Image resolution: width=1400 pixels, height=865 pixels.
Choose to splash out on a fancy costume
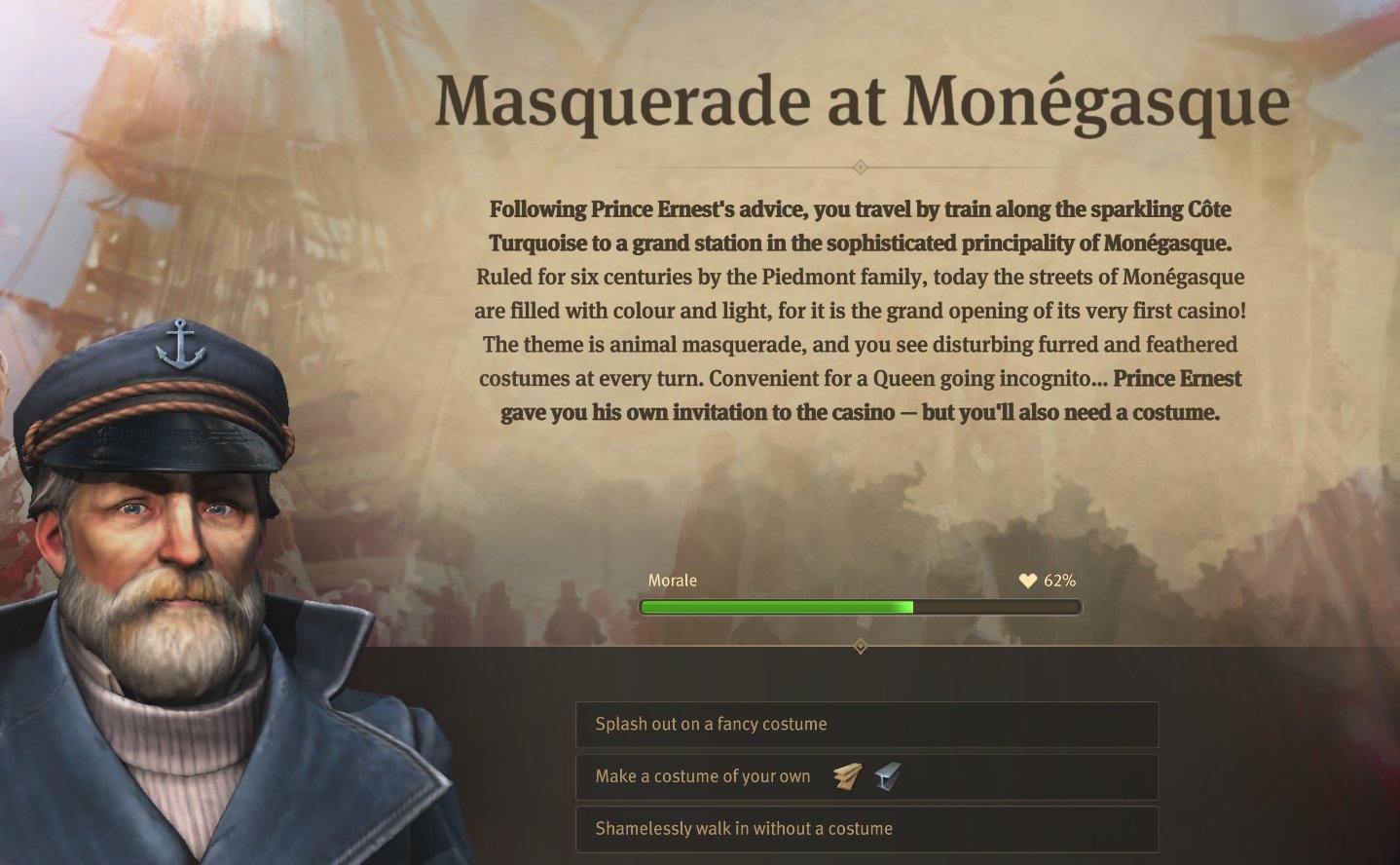click(866, 724)
